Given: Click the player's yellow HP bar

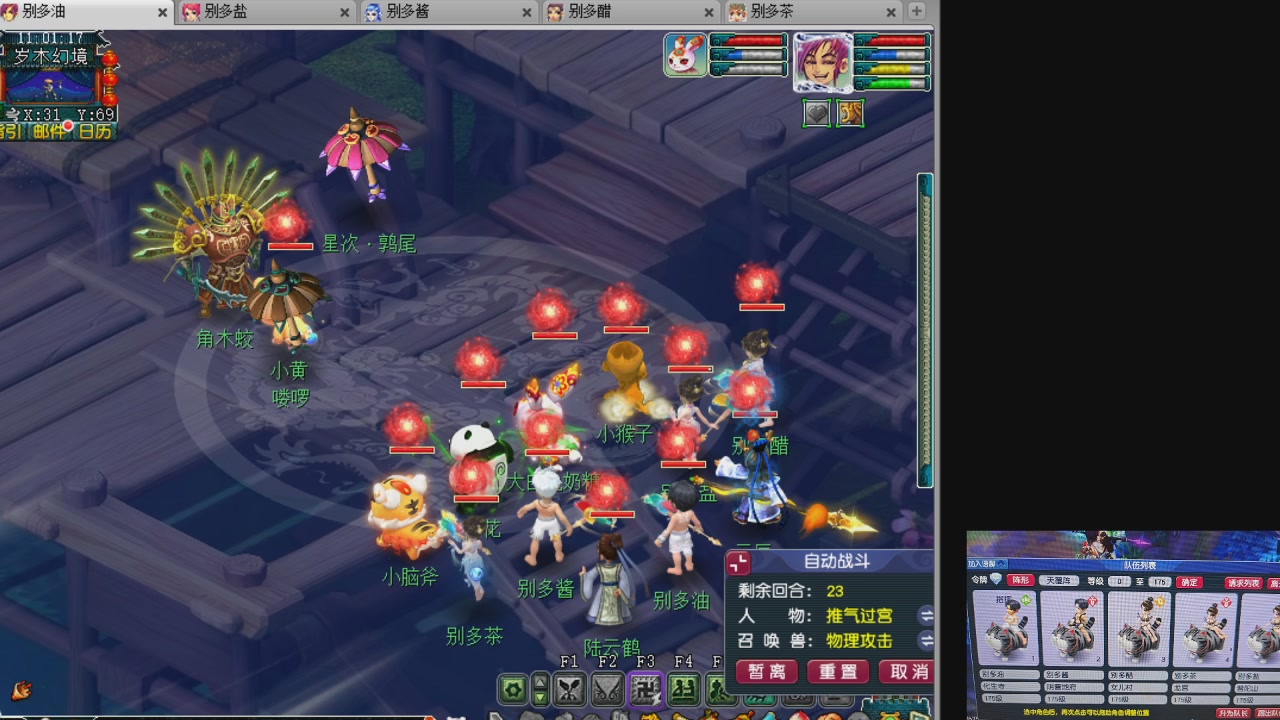Looking at the screenshot, I should click(893, 69).
